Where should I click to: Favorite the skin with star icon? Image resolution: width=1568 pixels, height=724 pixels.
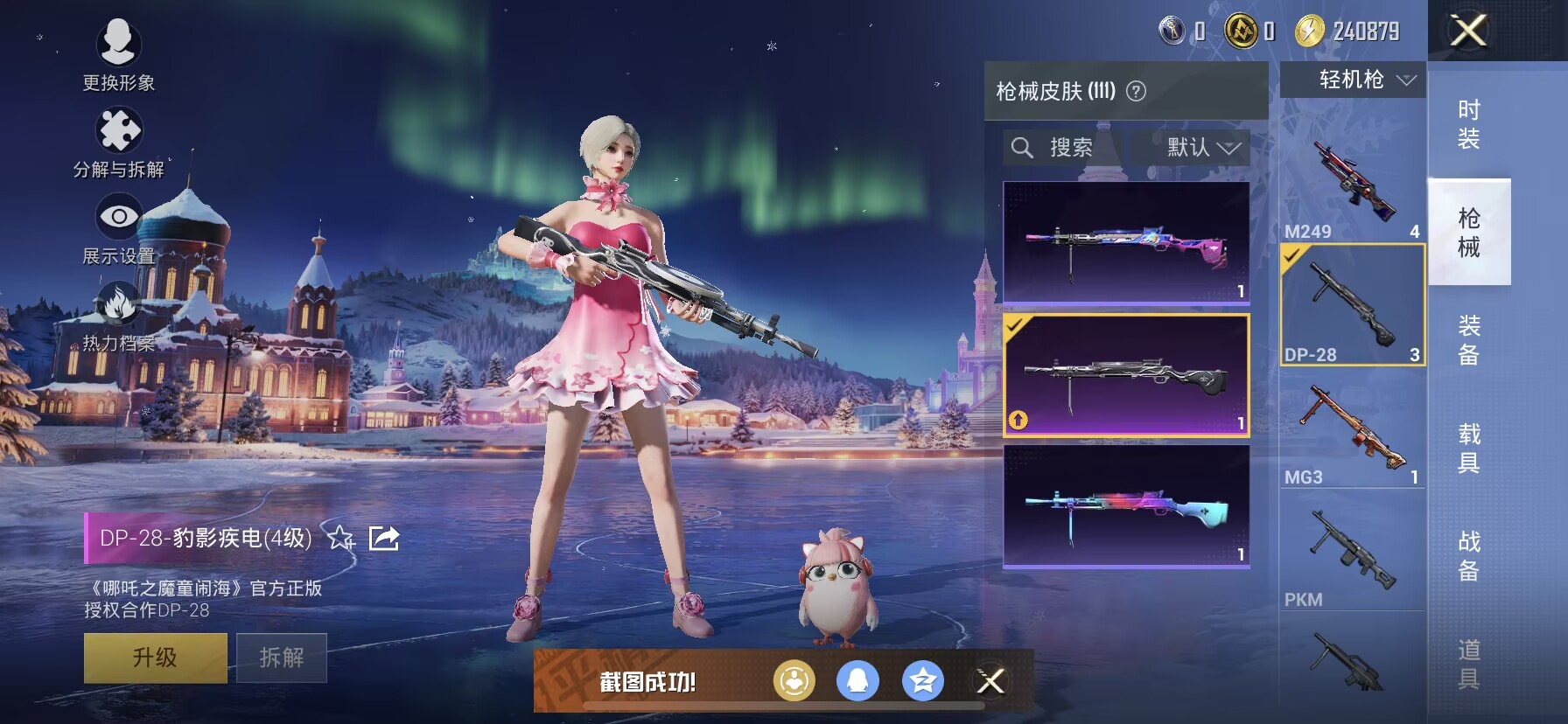click(340, 538)
